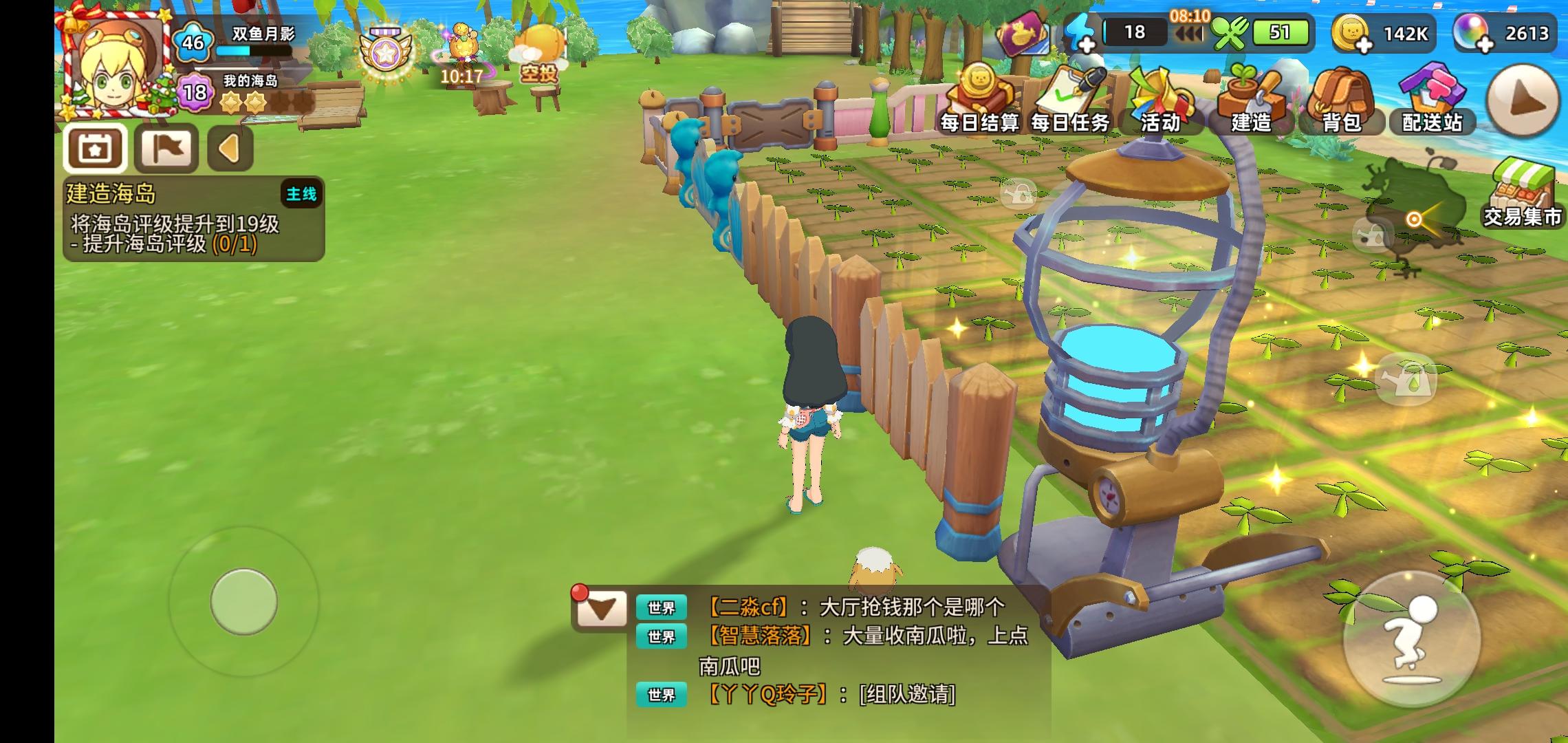Collapse the quest tracker with the triangle arrow
Viewport: 1568px width, 743px height.
coord(230,148)
